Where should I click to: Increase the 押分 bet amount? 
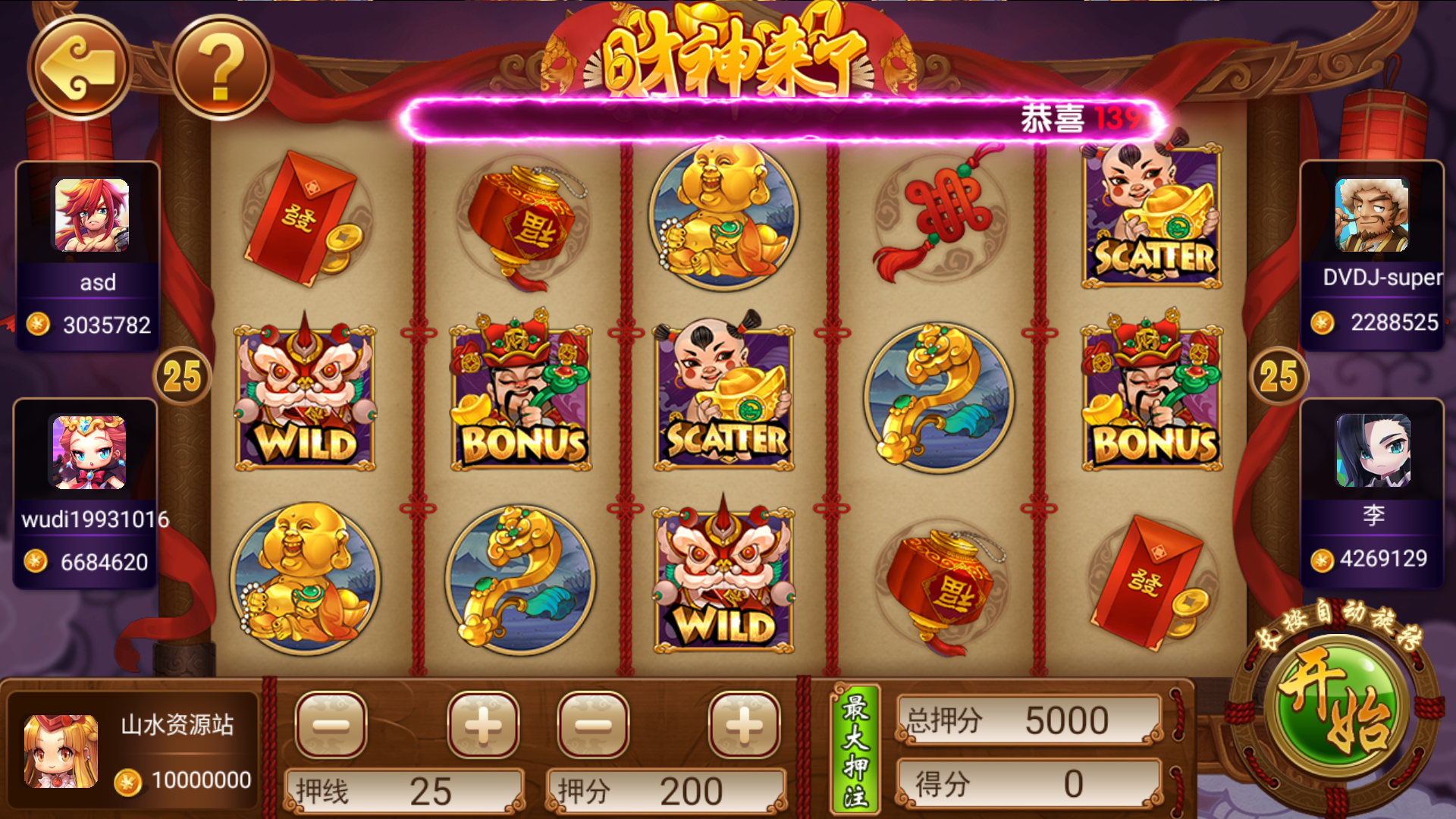point(744,725)
